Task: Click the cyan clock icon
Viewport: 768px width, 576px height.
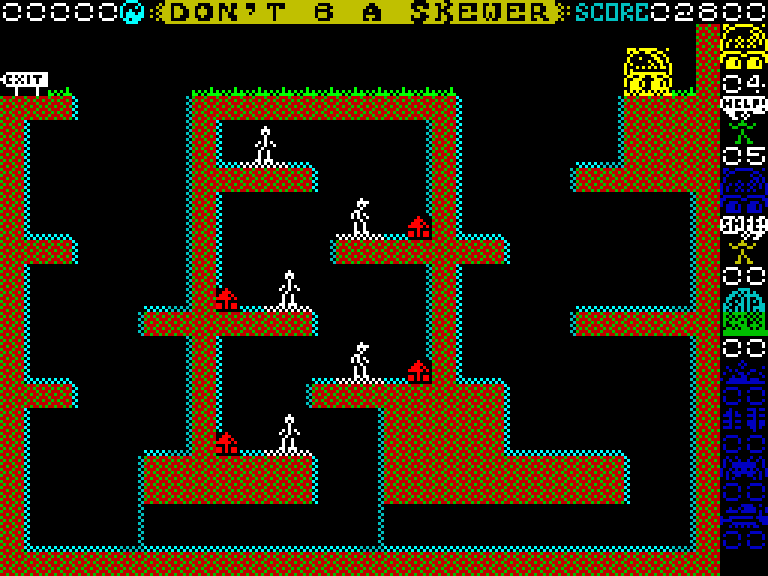Action: click(133, 12)
